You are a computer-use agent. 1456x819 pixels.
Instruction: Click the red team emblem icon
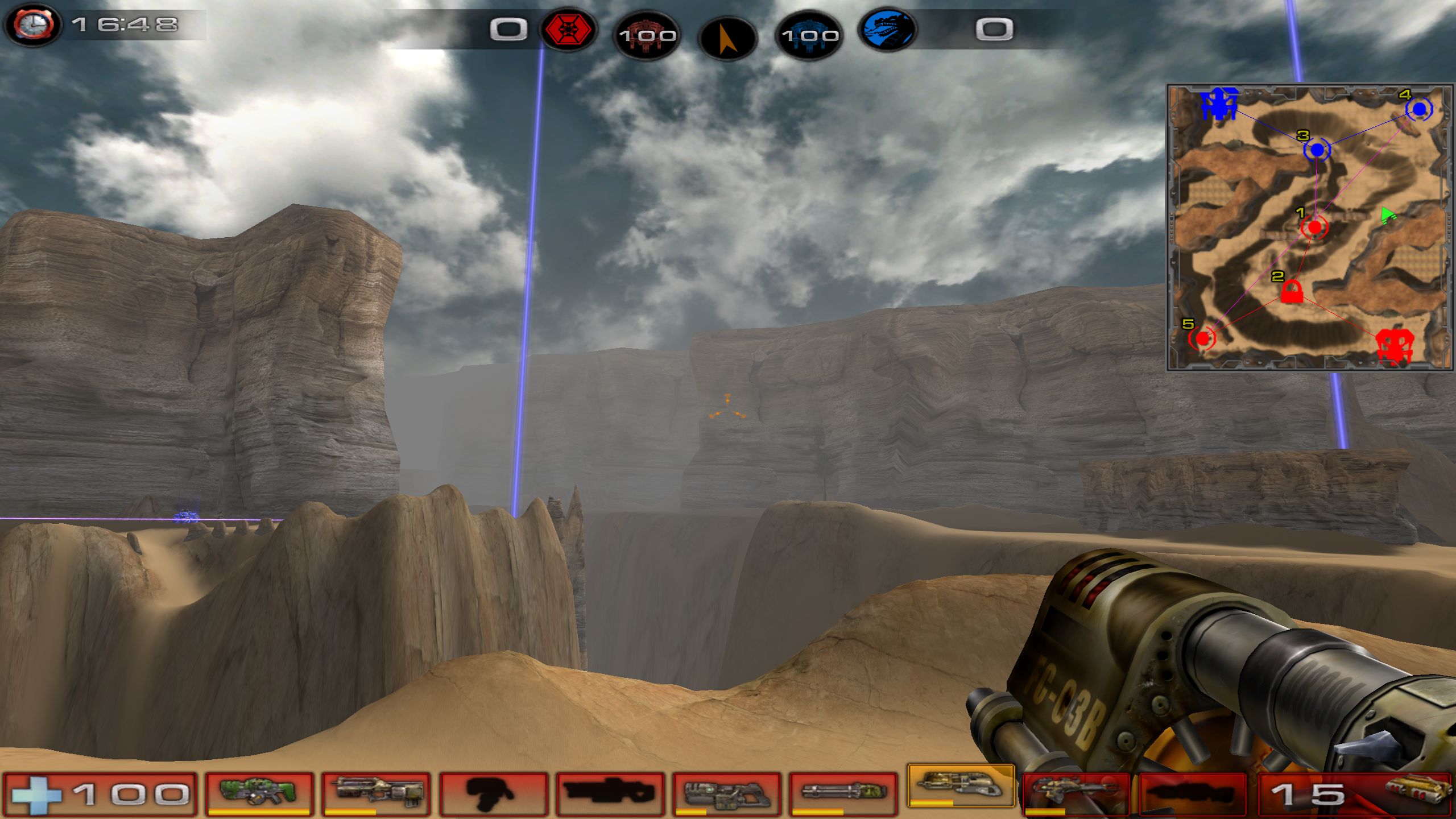click(x=568, y=30)
